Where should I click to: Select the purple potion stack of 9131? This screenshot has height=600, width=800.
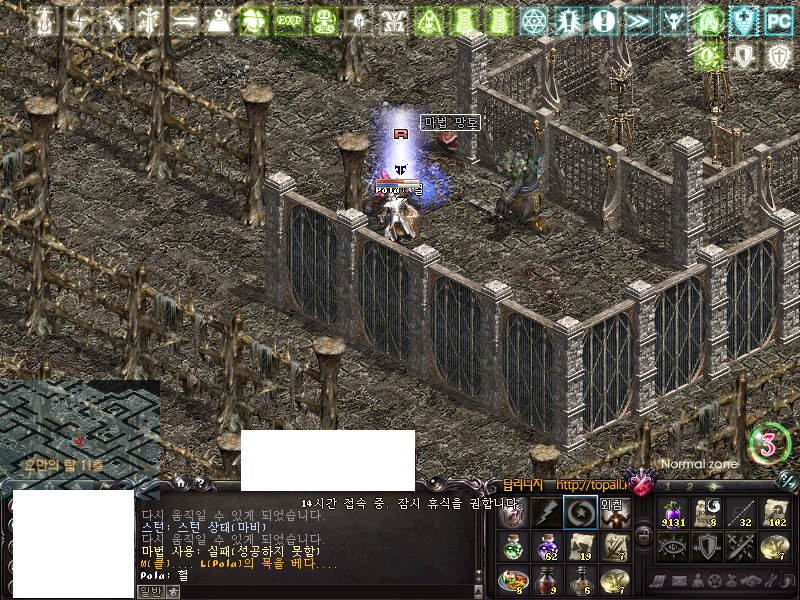[x=671, y=513]
